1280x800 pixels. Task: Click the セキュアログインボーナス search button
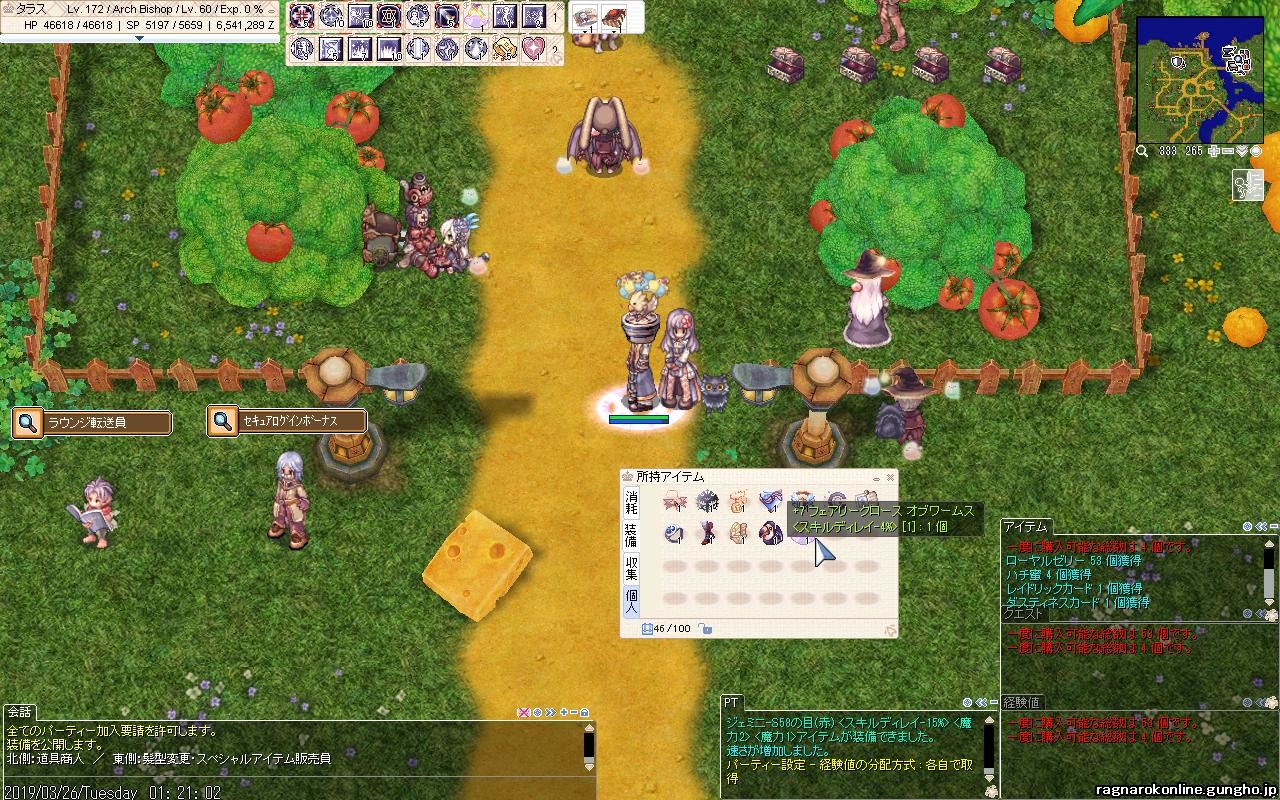[x=223, y=422]
